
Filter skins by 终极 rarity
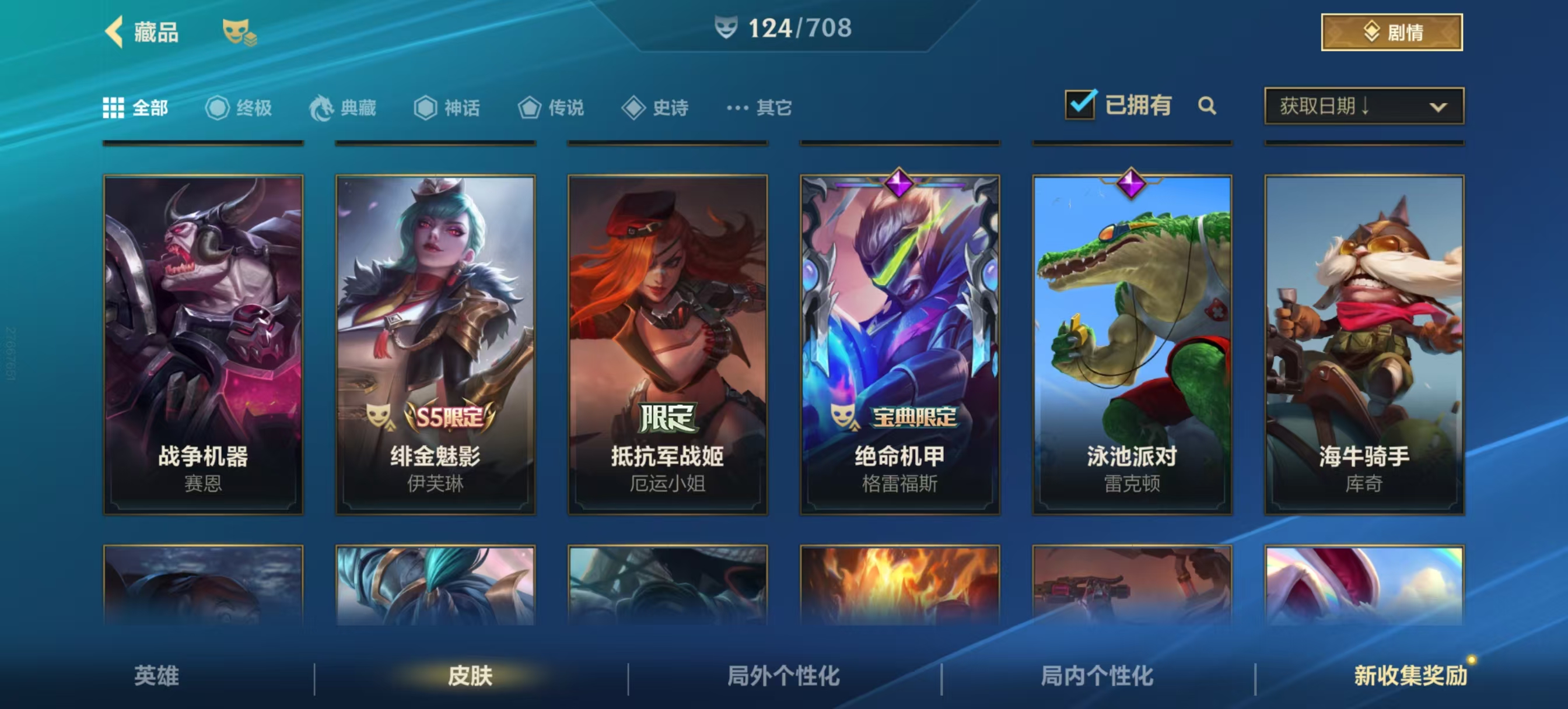tap(239, 108)
